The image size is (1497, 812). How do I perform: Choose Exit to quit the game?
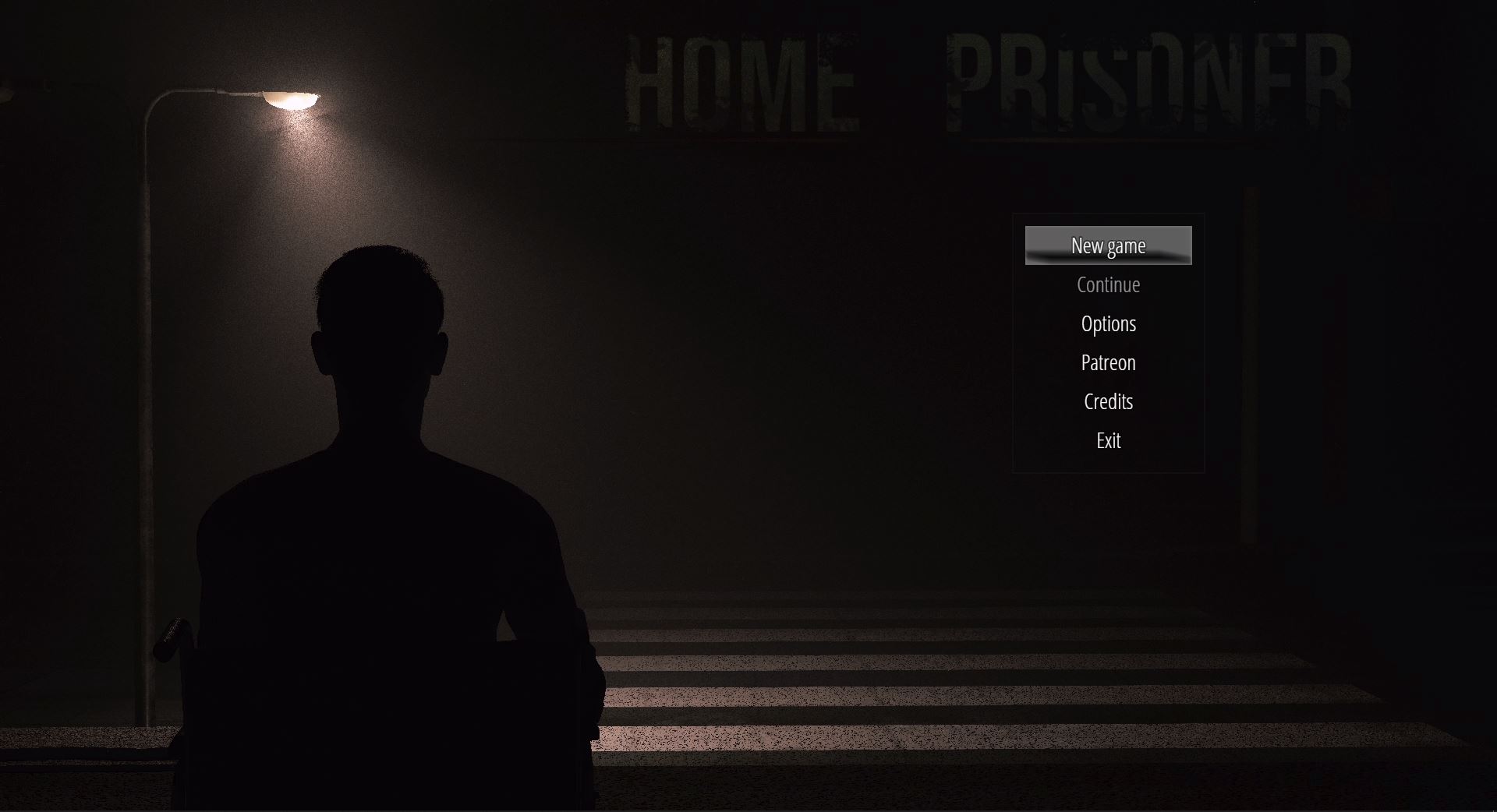click(1108, 440)
